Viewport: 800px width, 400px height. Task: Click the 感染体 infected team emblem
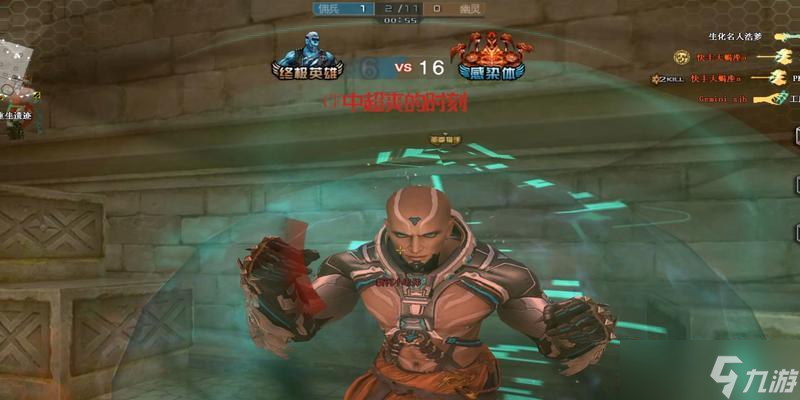point(491,55)
